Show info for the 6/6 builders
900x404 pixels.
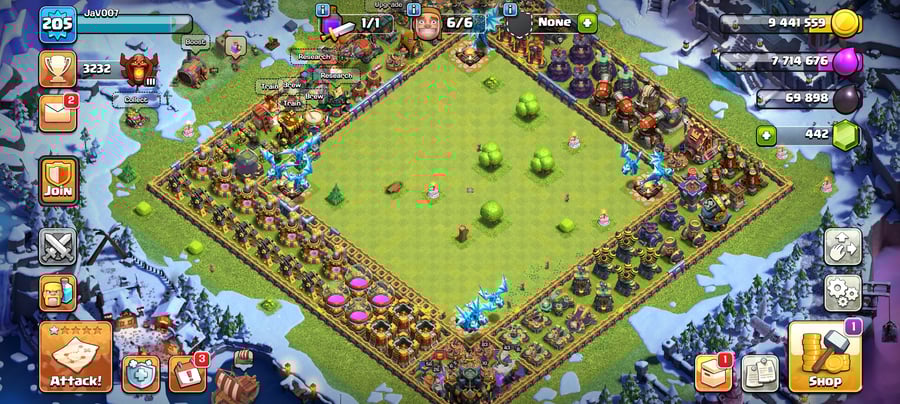(x=413, y=10)
